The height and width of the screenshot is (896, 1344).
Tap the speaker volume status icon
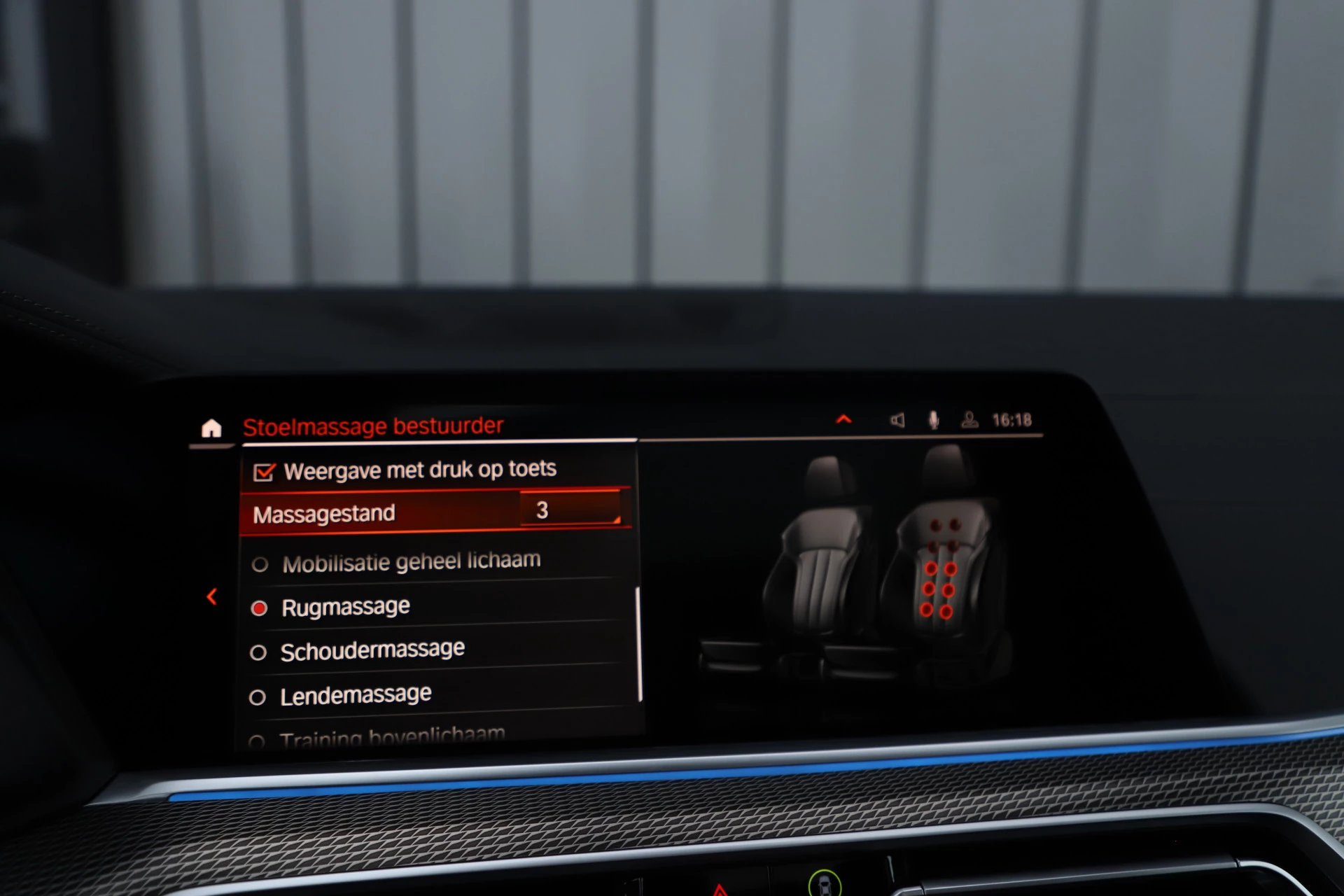899,420
